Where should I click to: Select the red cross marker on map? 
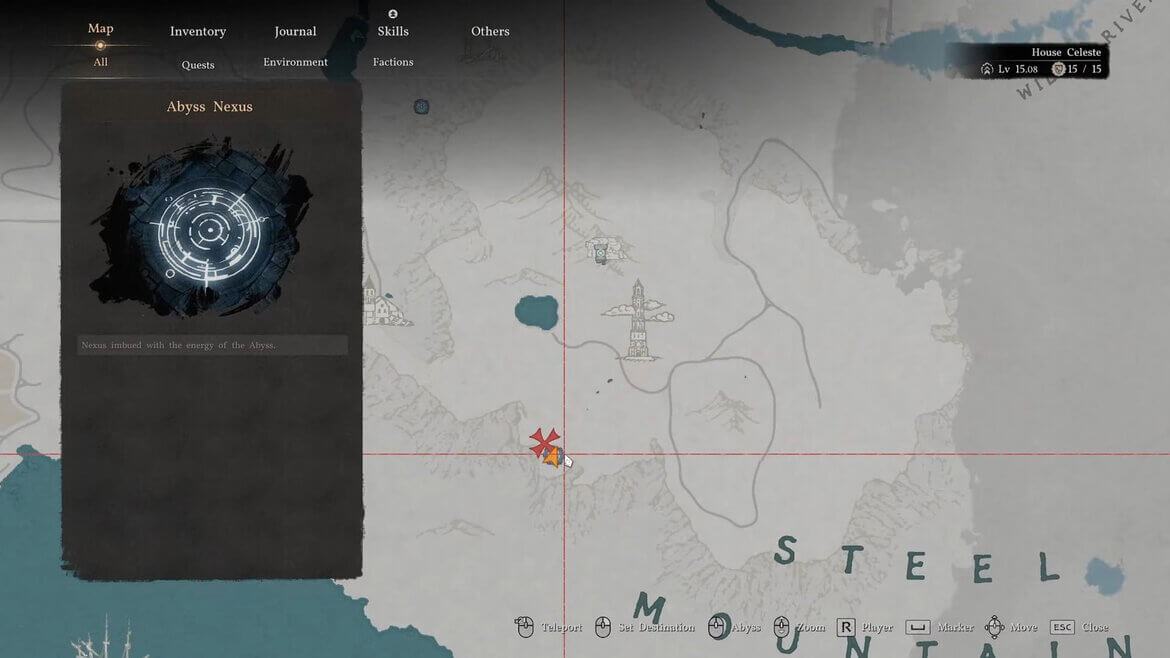[x=543, y=440]
